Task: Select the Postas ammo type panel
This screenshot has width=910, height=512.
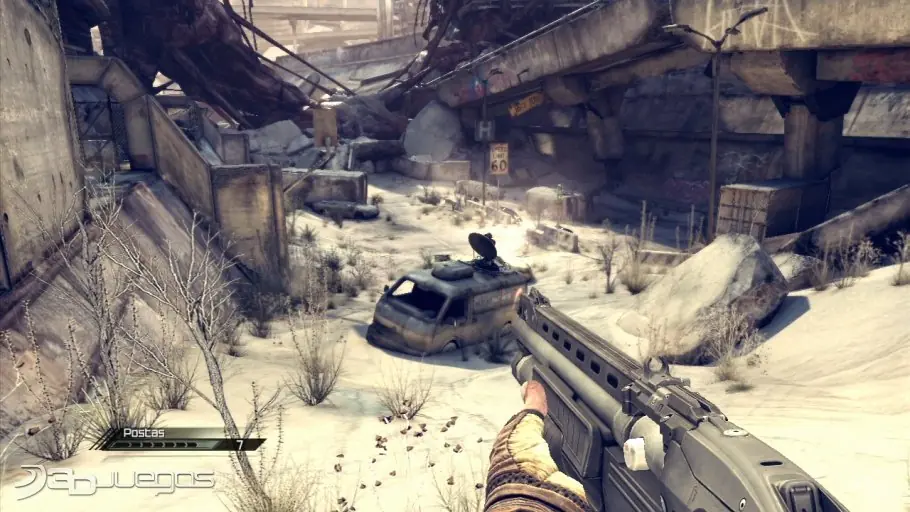Action: click(x=178, y=438)
